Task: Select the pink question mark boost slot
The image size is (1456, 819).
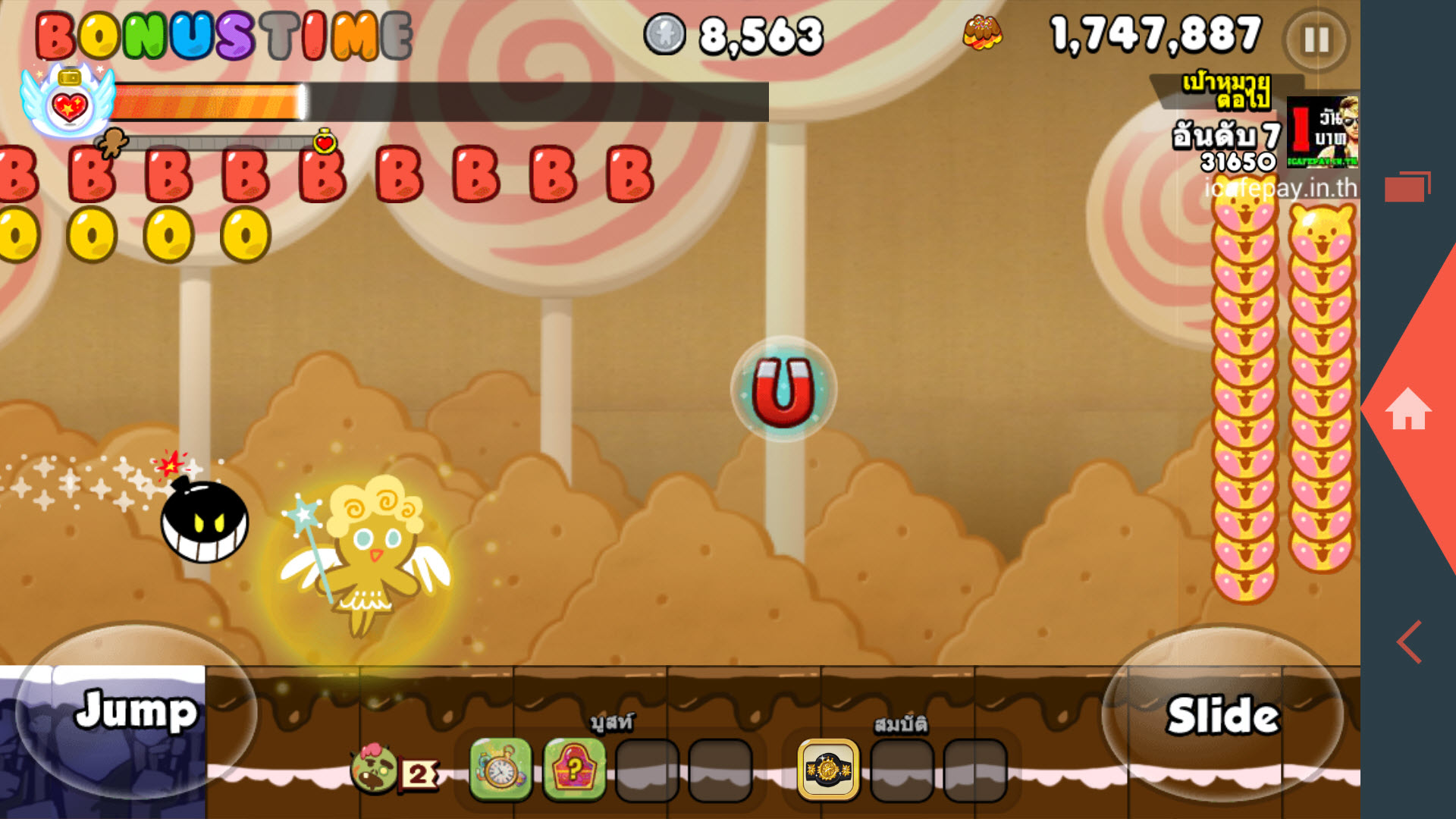Action: tap(575, 770)
